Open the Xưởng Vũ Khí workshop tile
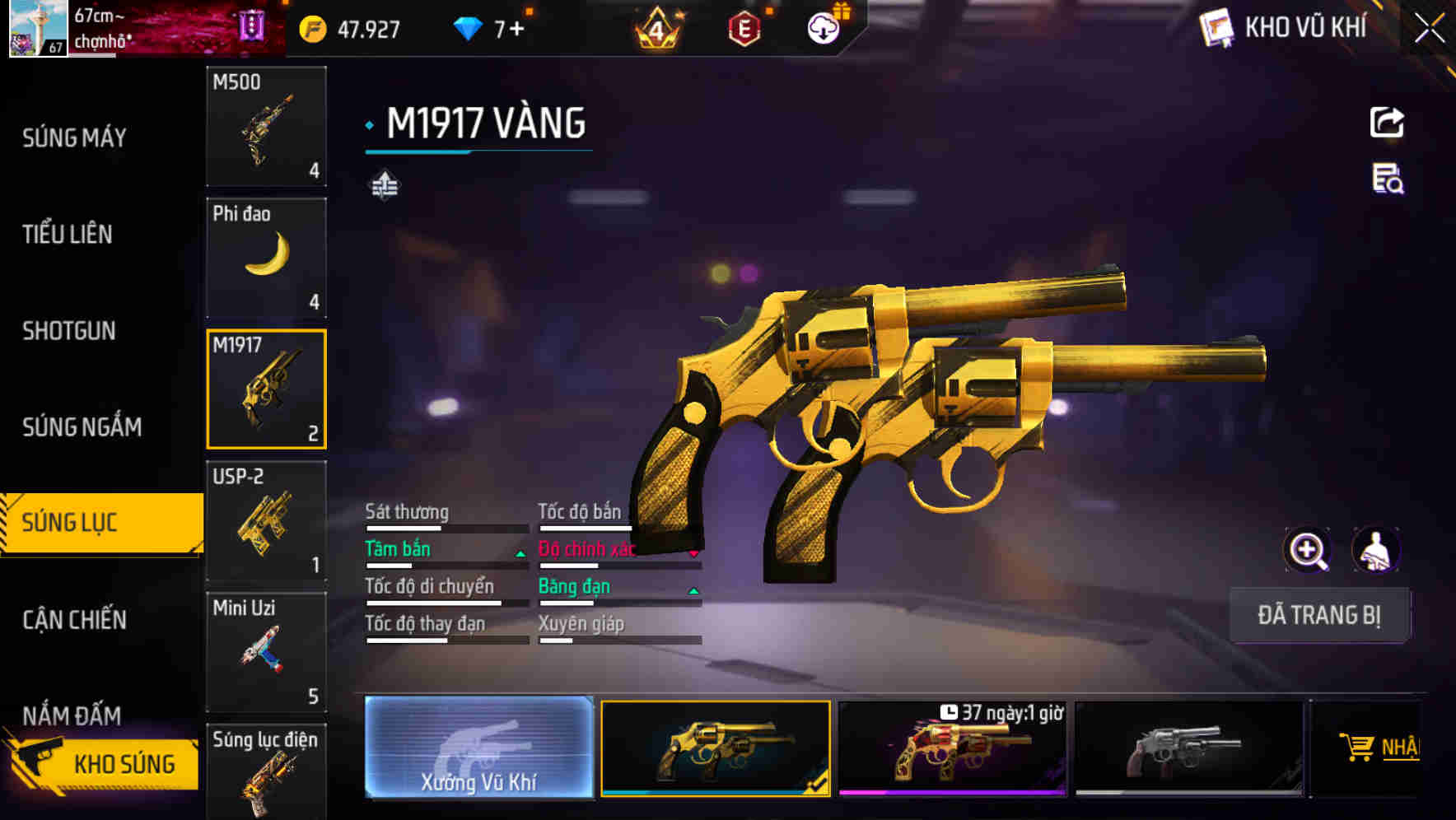This screenshot has width=1456, height=820. [x=478, y=748]
